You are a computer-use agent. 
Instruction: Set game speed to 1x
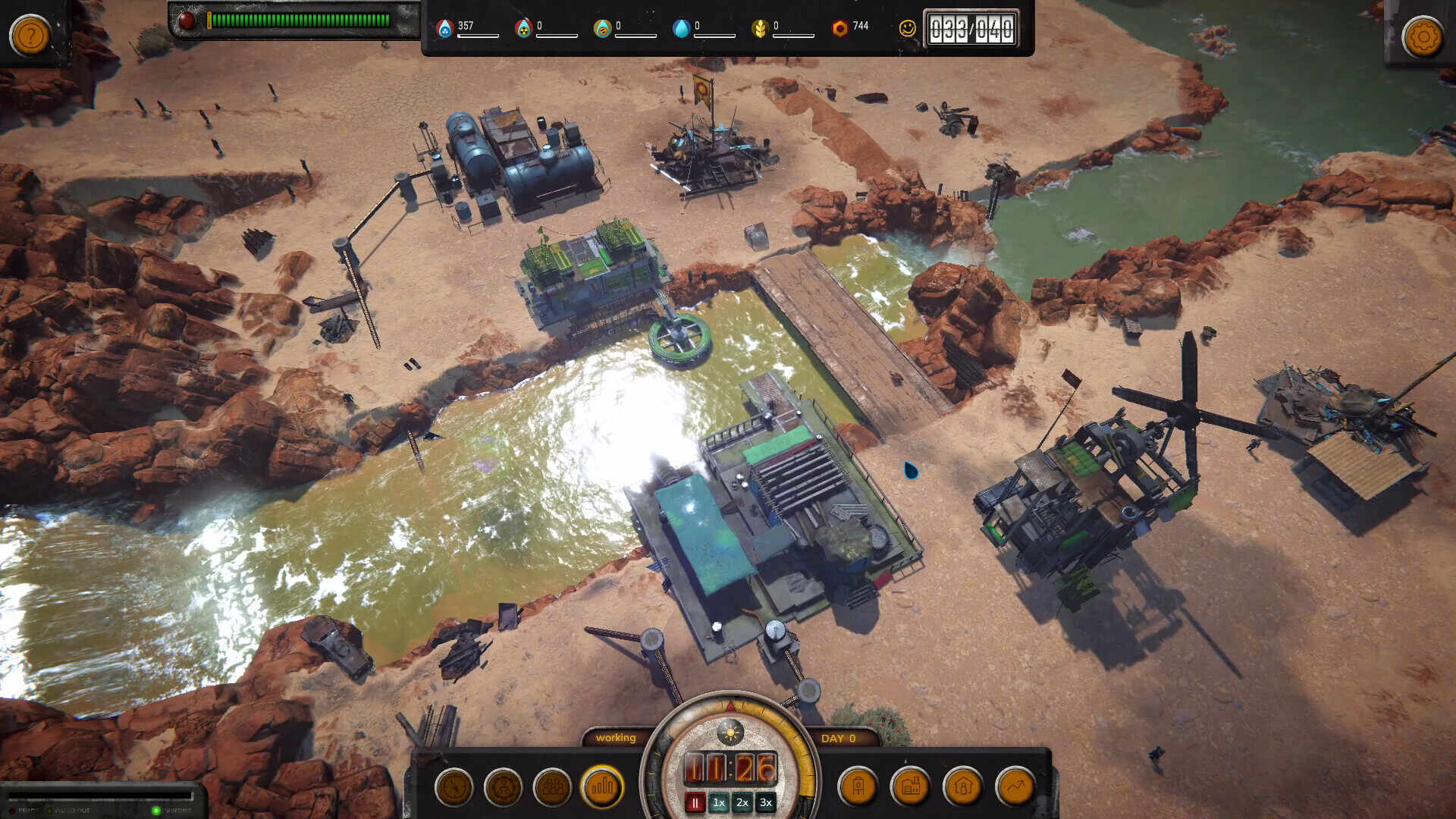coord(719,803)
